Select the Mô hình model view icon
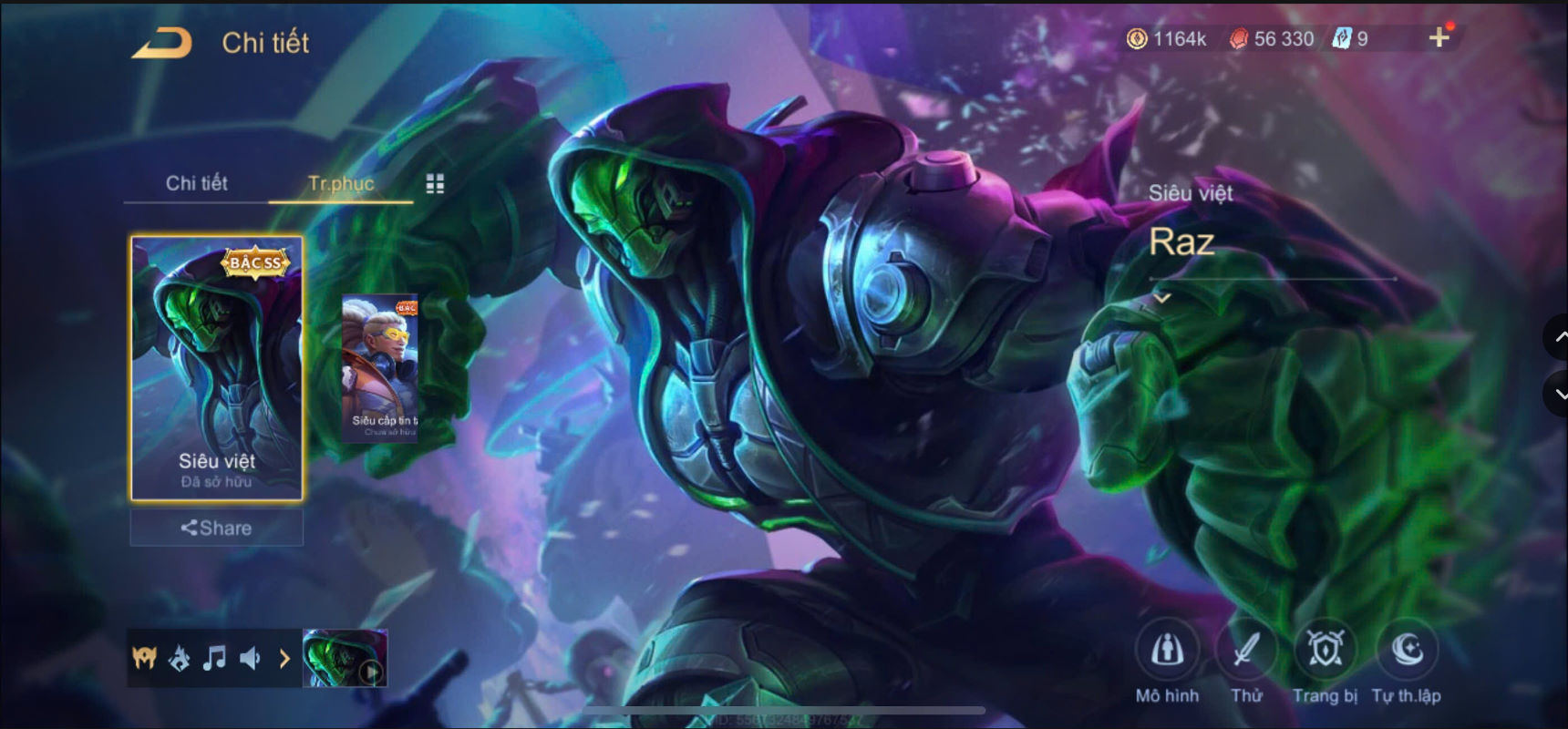This screenshot has width=1568, height=729. coord(1167,651)
